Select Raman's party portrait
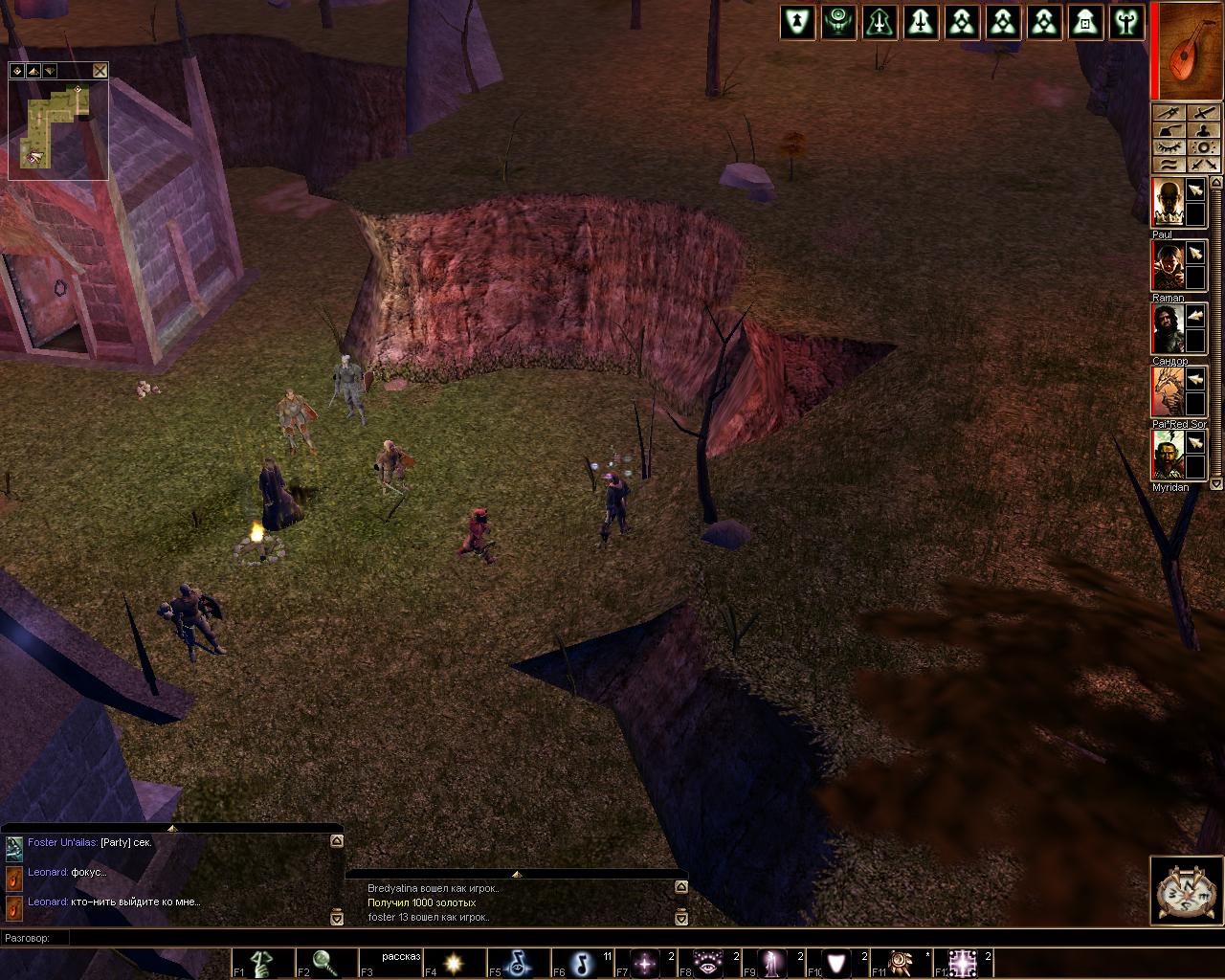 coord(1167,266)
